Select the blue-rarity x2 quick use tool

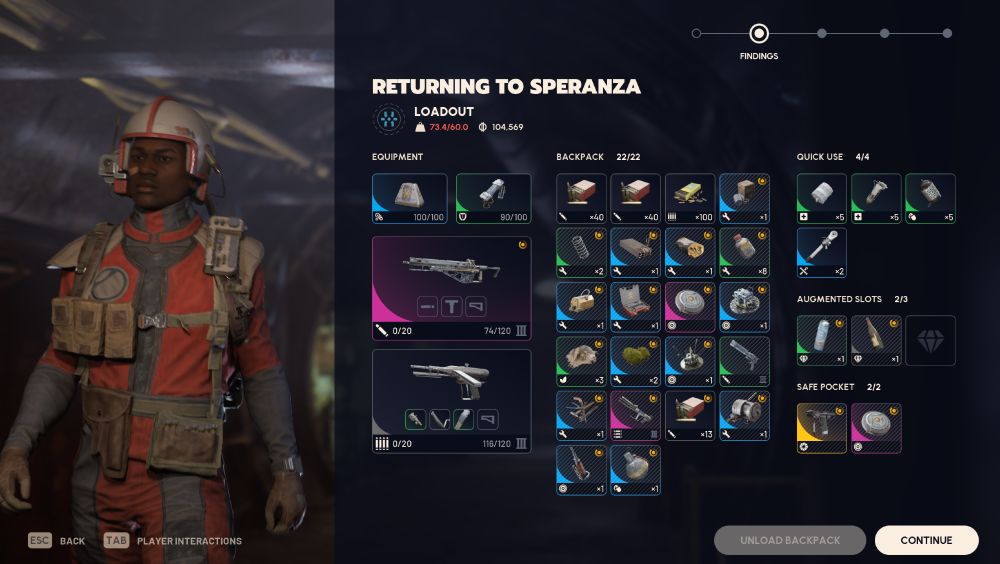(822, 252)
